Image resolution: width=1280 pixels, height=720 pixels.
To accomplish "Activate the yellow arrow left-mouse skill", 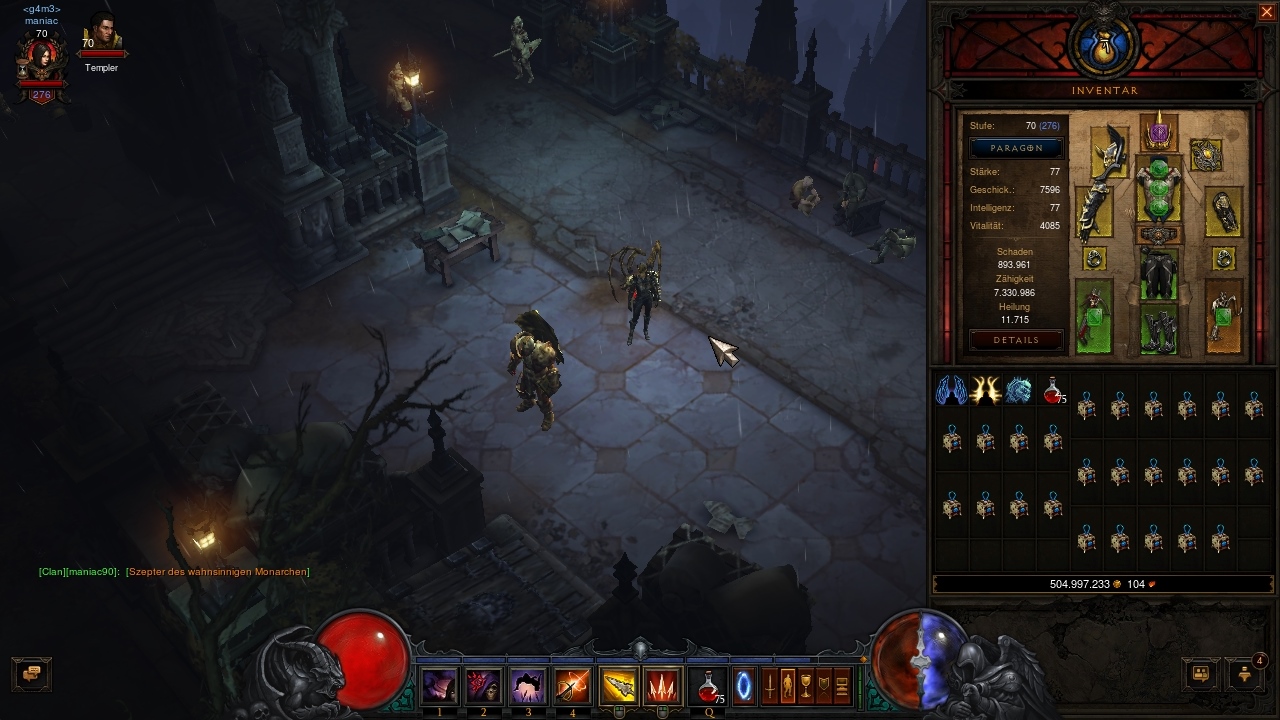I will tap(618, 686).
